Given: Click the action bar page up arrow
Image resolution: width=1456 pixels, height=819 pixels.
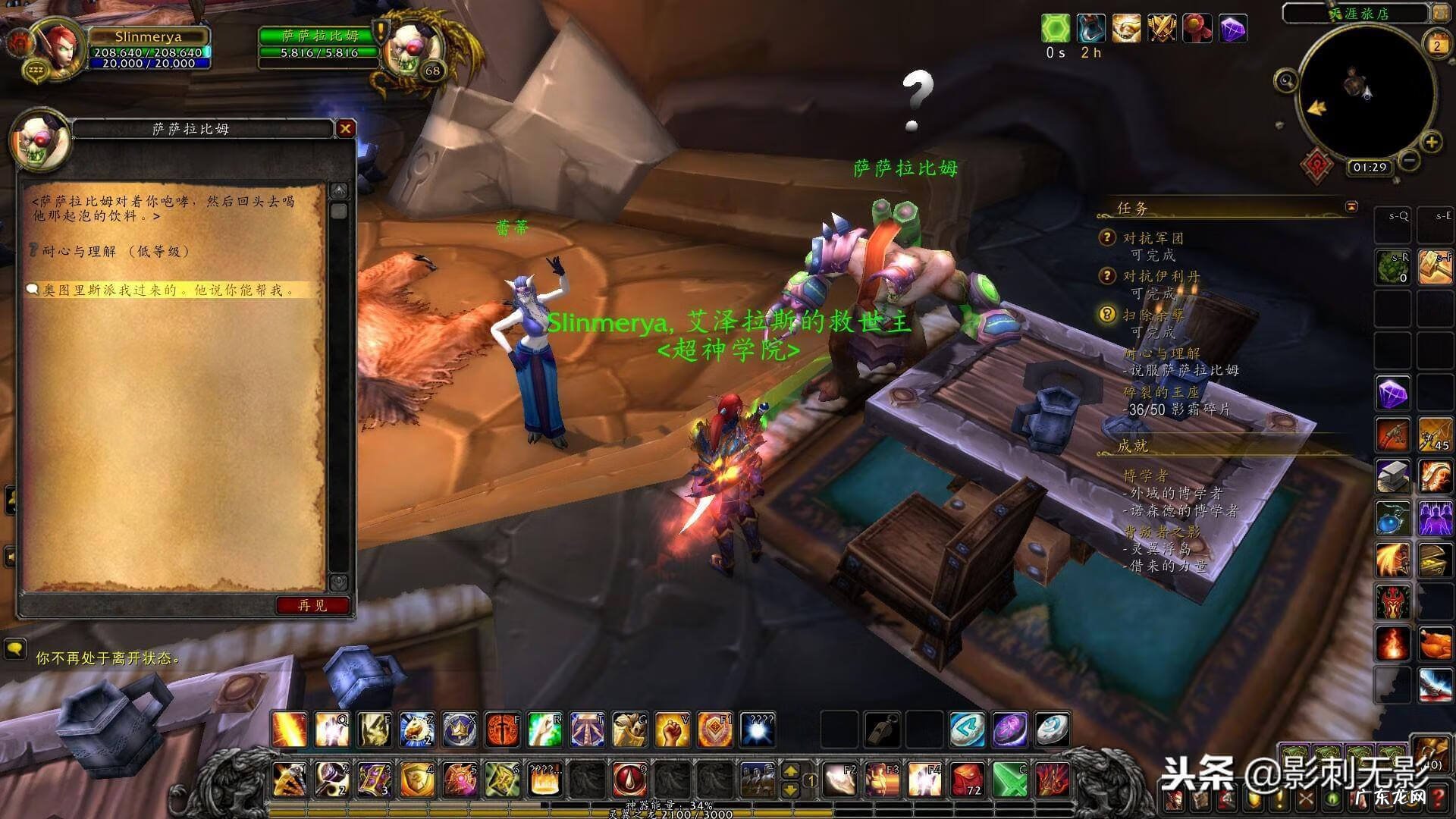Looking at the screenshot, I should coord(790,771).
